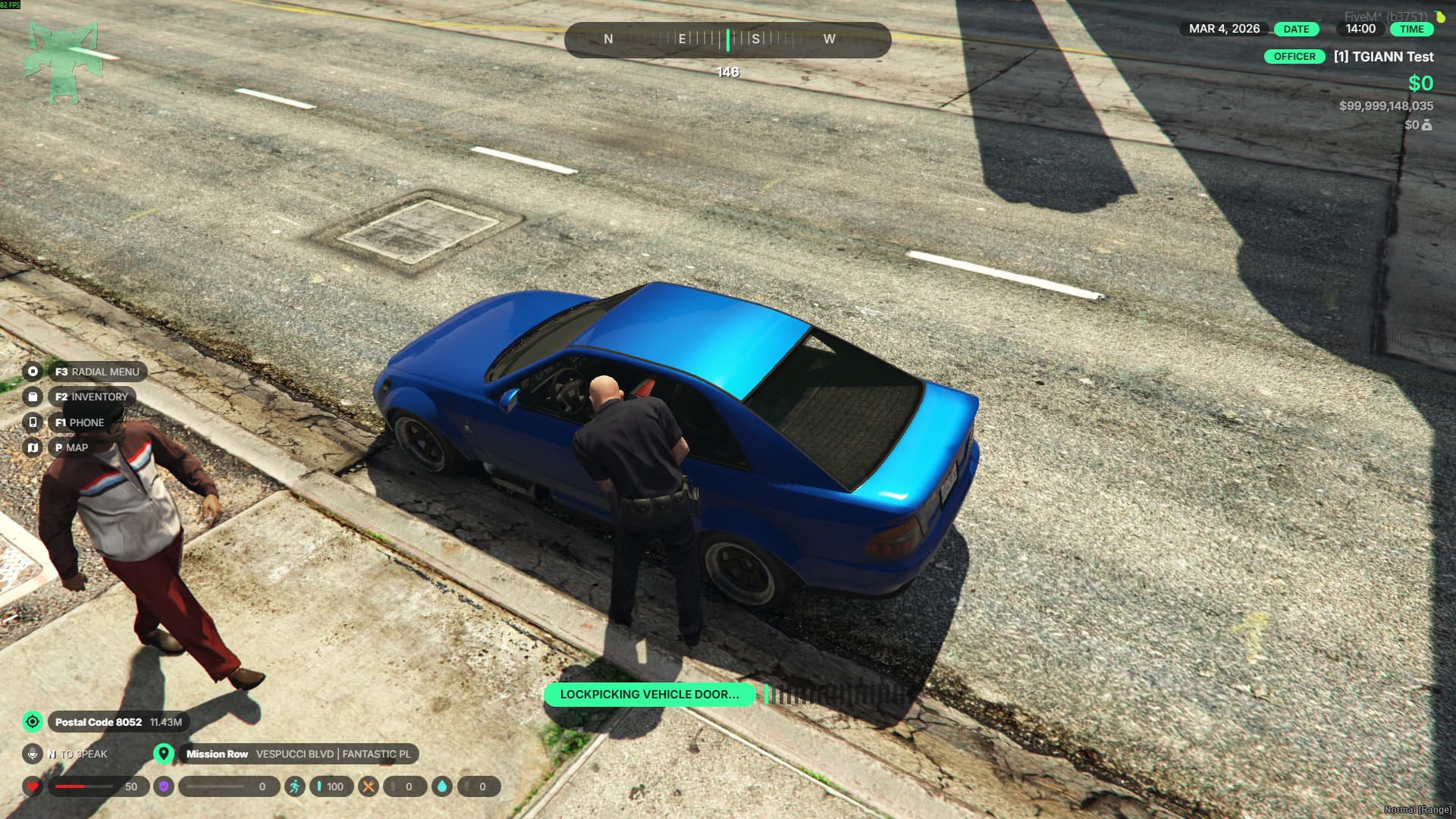This screenshot has width=1456, height=819.
Task: Toggle the microphone voice icon
Action: pos(33,754)
